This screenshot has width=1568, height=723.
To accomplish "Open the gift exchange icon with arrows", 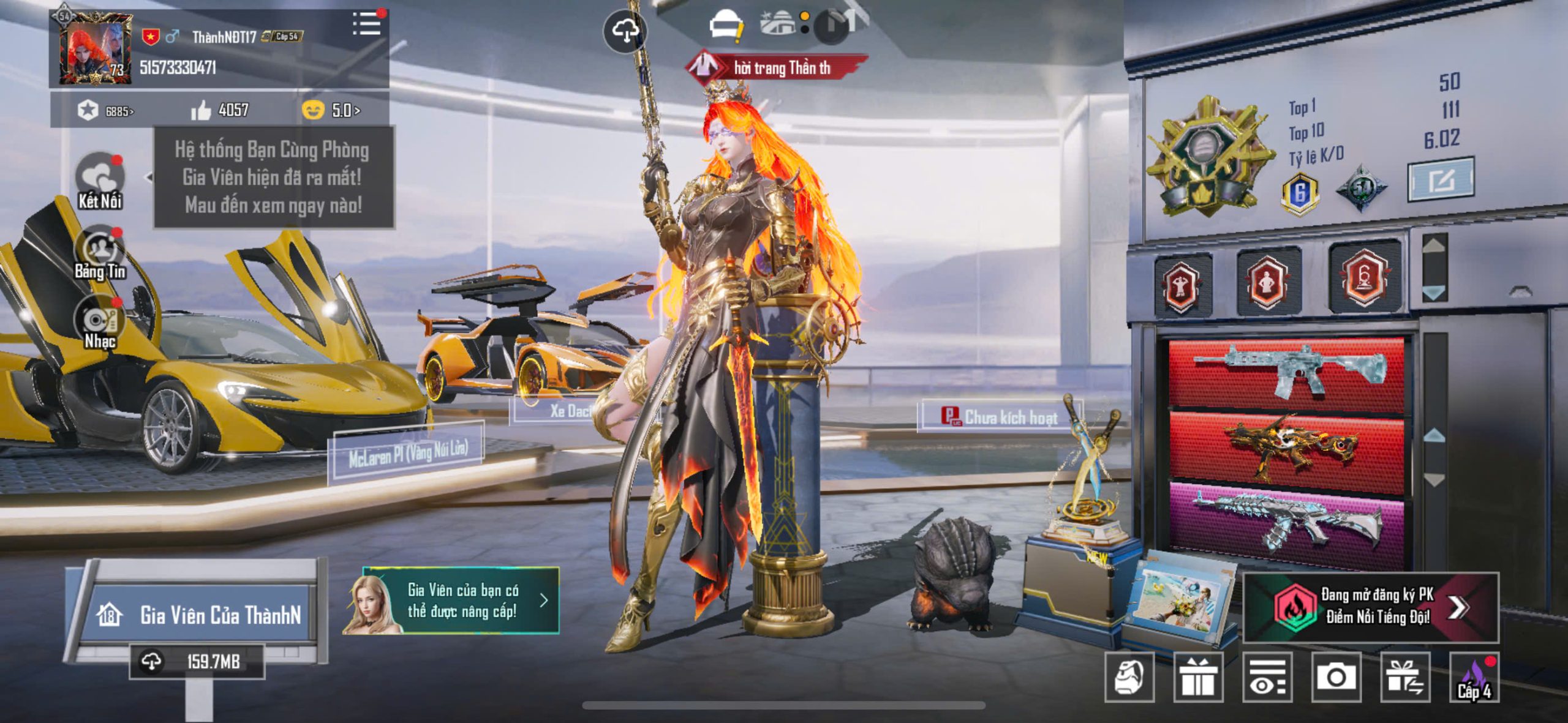I will [x=1405, y=677].
